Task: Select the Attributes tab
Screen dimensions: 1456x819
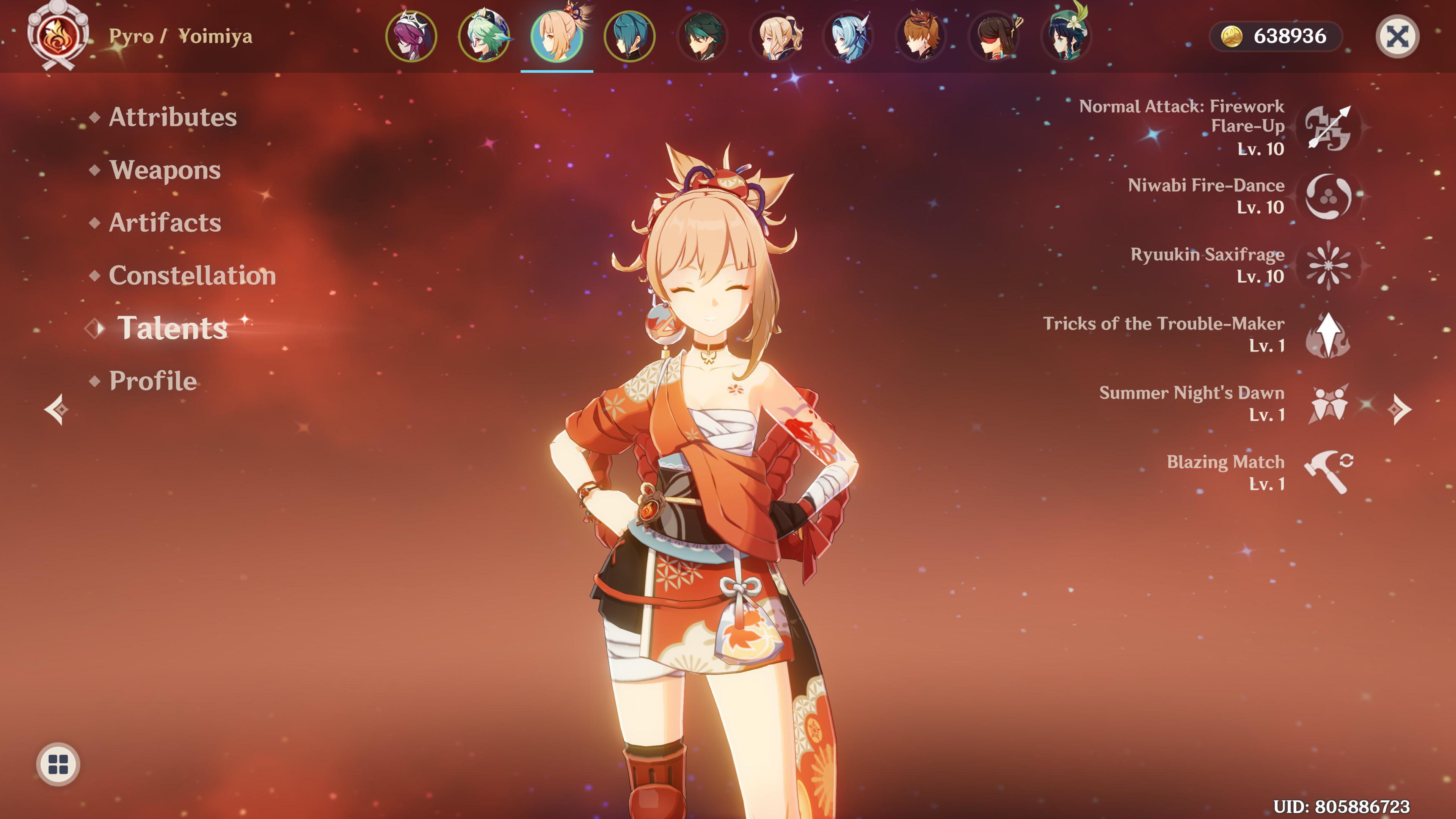Action: [x=173, y=118]
